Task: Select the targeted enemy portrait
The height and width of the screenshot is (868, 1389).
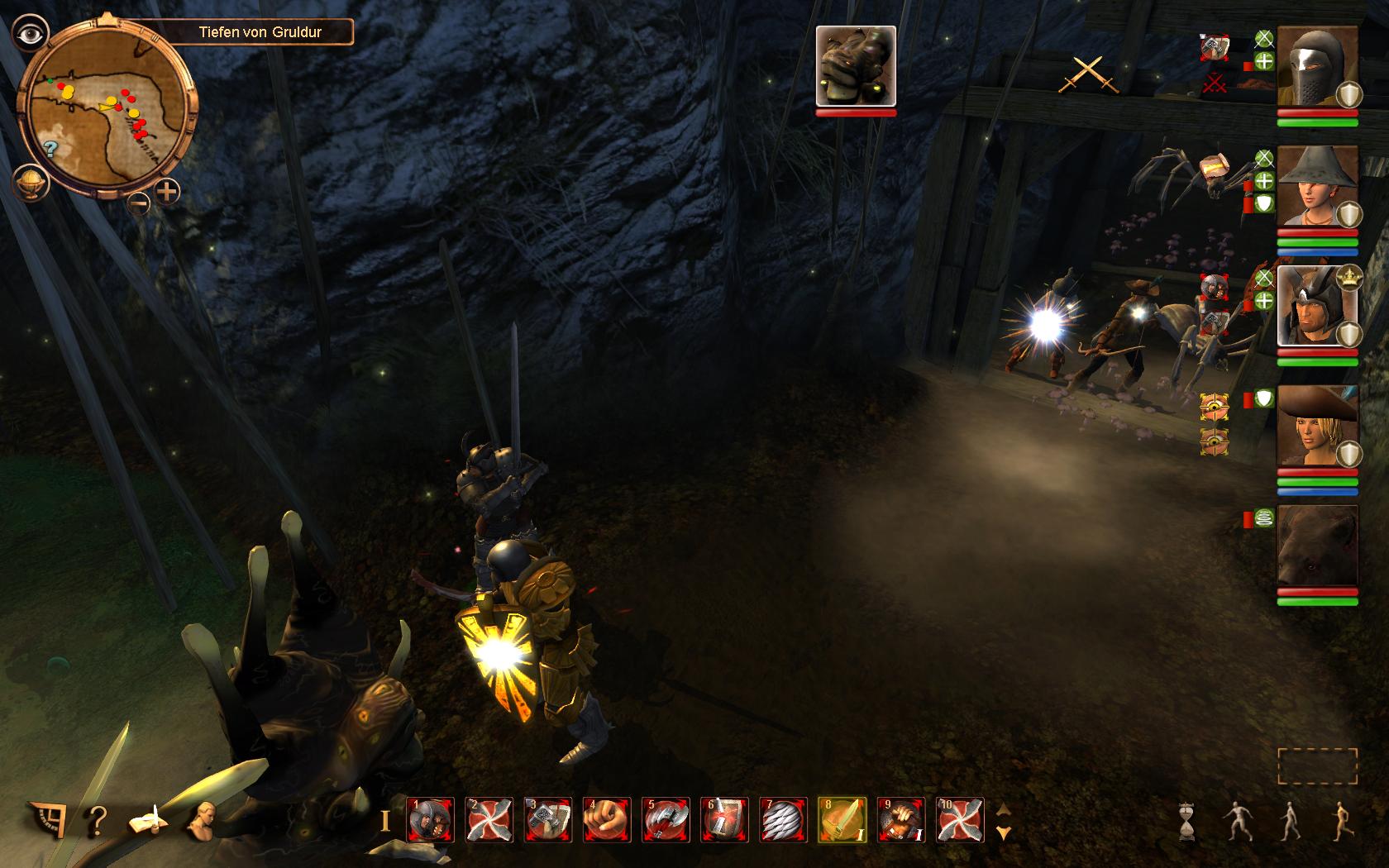Action: pyautogui.click(x=856, y=66)
